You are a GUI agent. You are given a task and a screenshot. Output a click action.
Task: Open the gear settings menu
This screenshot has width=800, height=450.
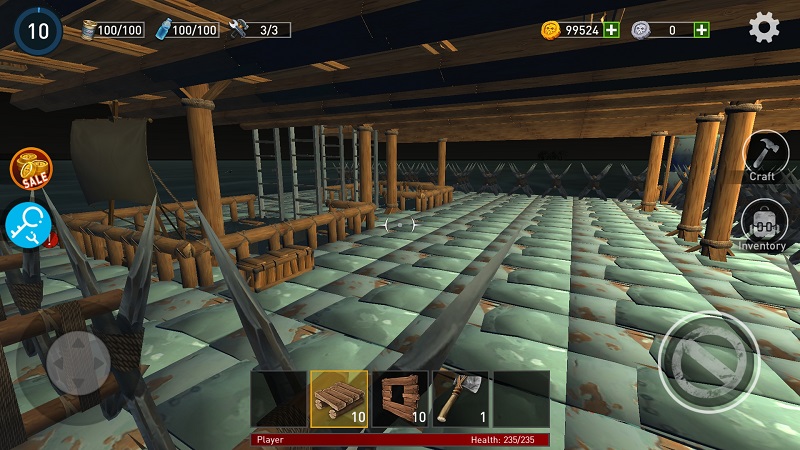764,29
